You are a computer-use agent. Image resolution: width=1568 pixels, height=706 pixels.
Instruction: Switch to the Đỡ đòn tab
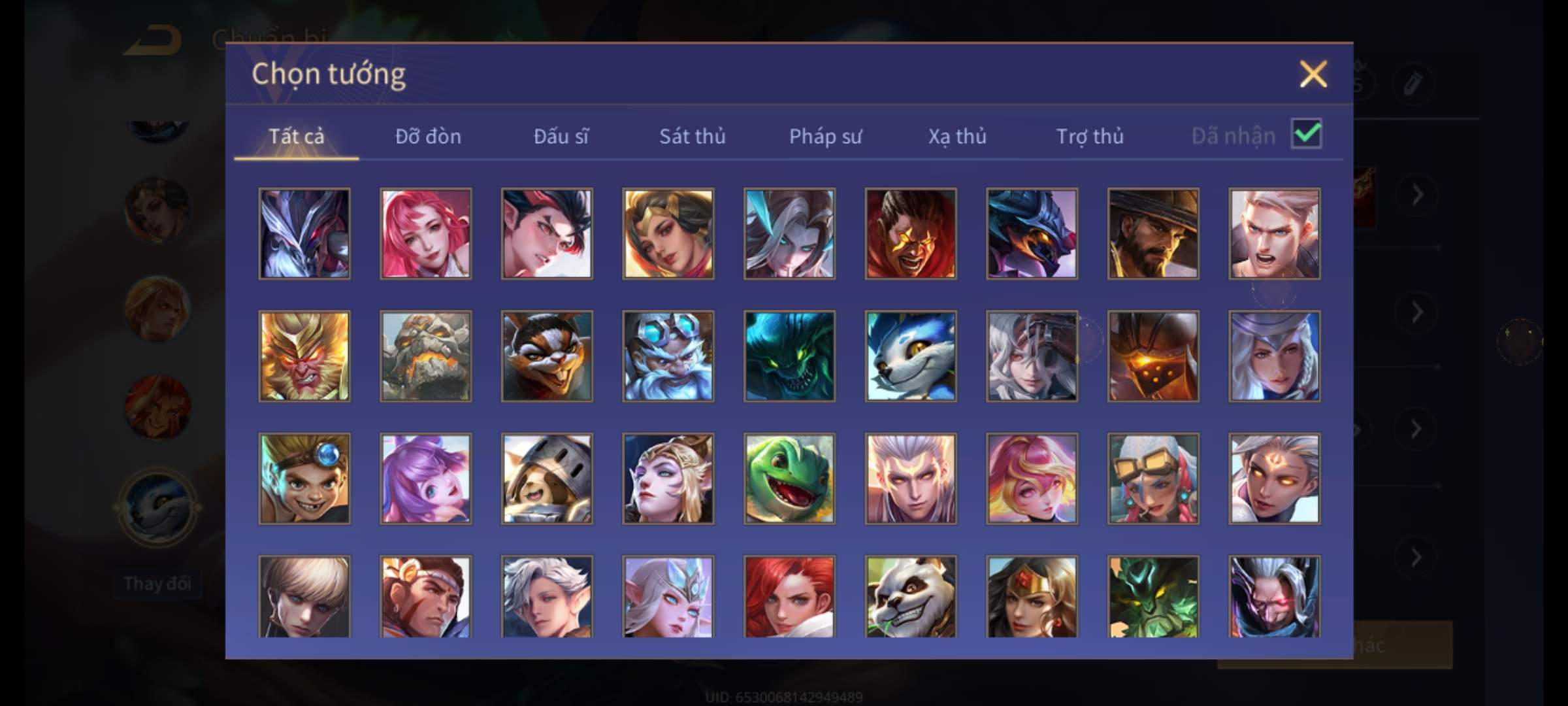point(428,136)
